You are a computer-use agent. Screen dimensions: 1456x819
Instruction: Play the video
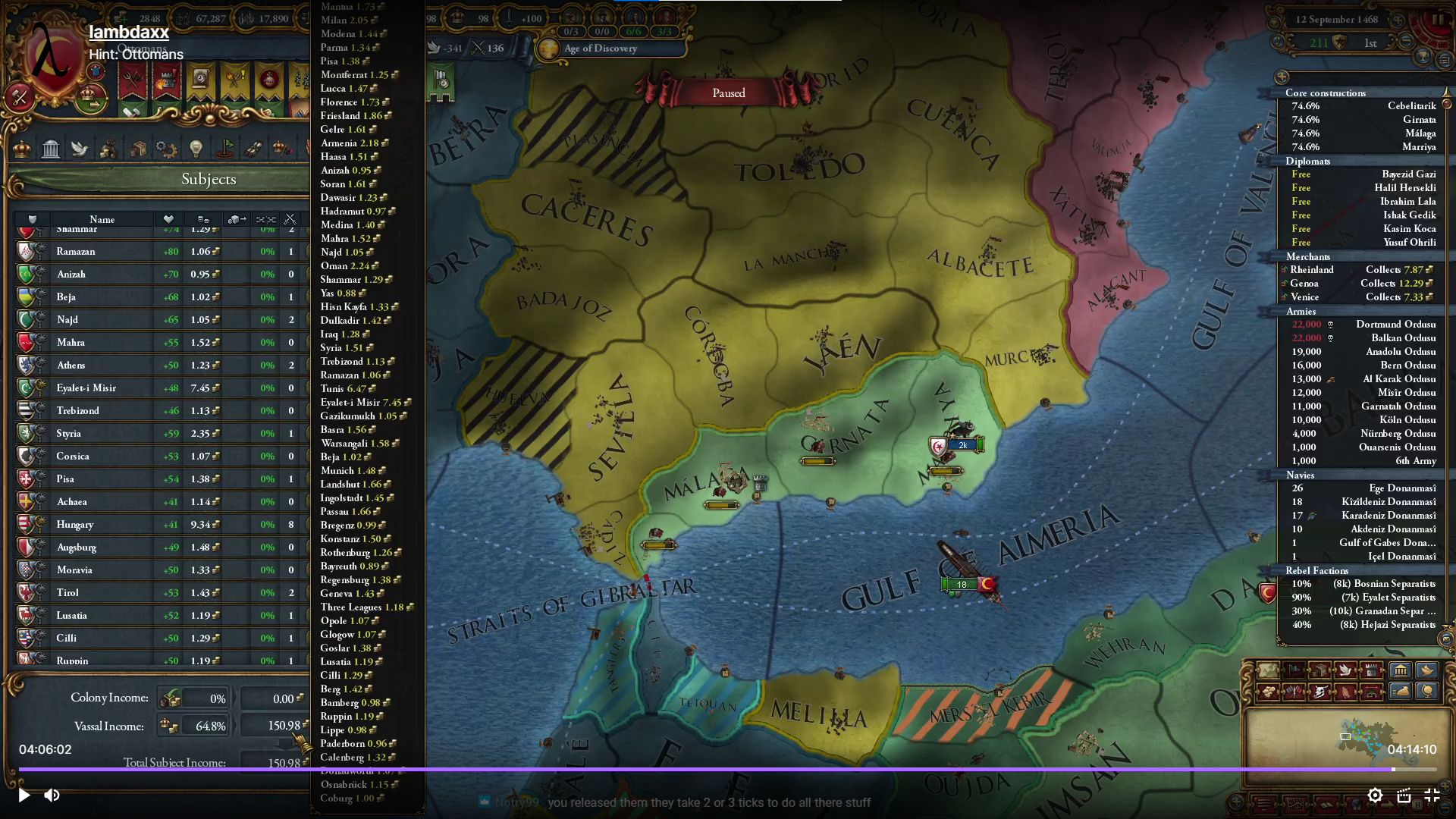[24, 795]
